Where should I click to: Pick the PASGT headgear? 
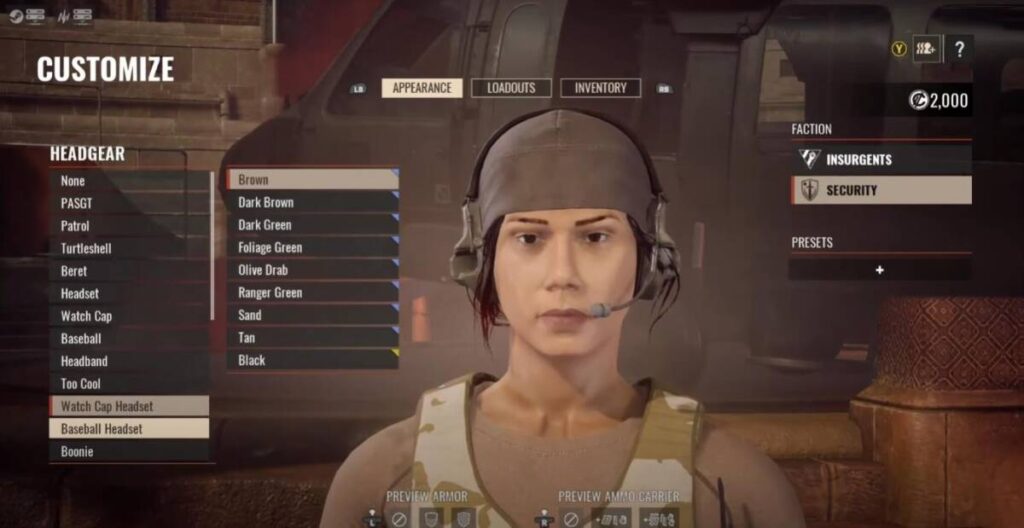[x=129, y=203]
